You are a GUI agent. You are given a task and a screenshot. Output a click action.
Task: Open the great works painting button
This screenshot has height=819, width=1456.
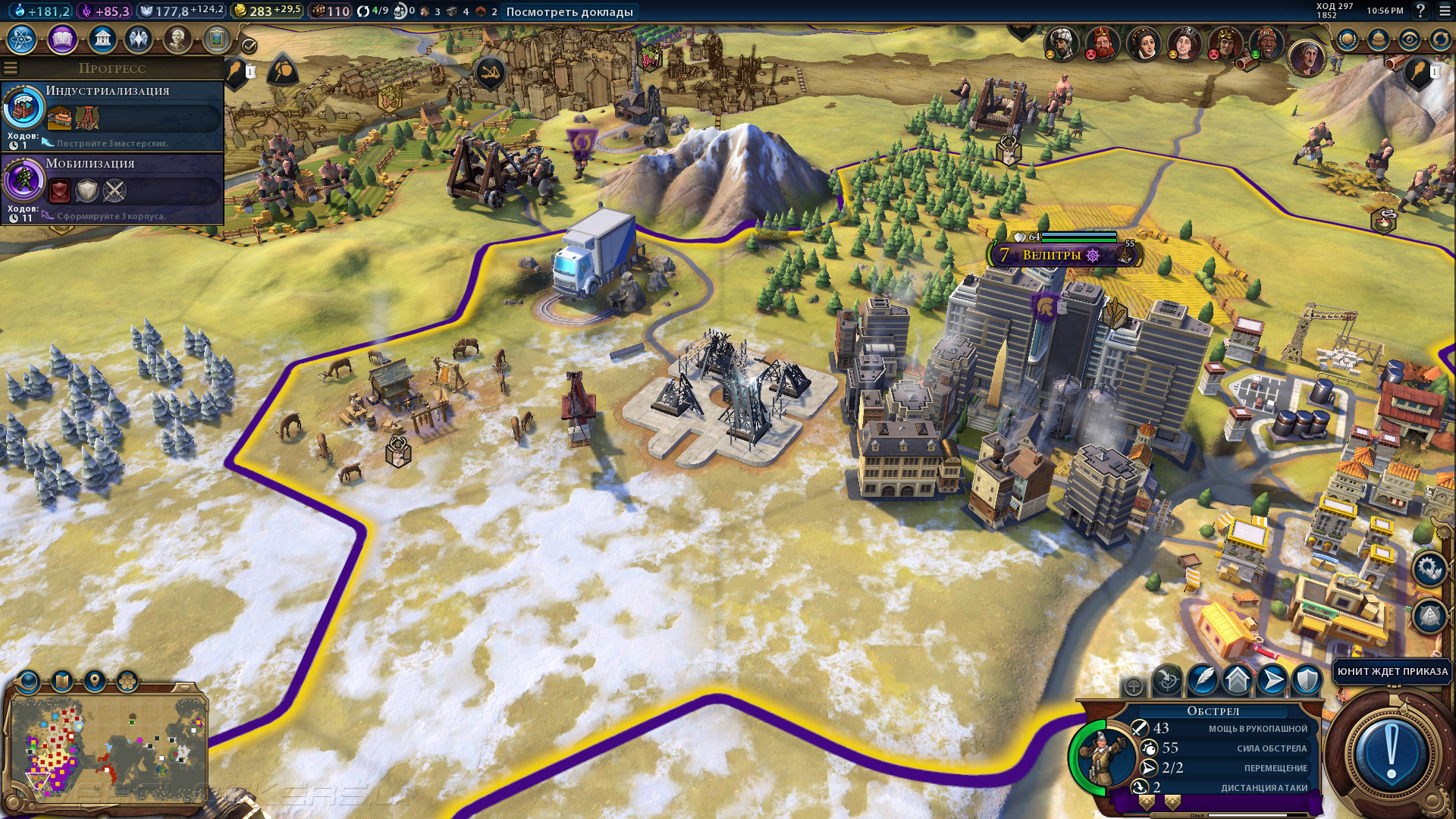pyautogui.click(x=217, y=39)
